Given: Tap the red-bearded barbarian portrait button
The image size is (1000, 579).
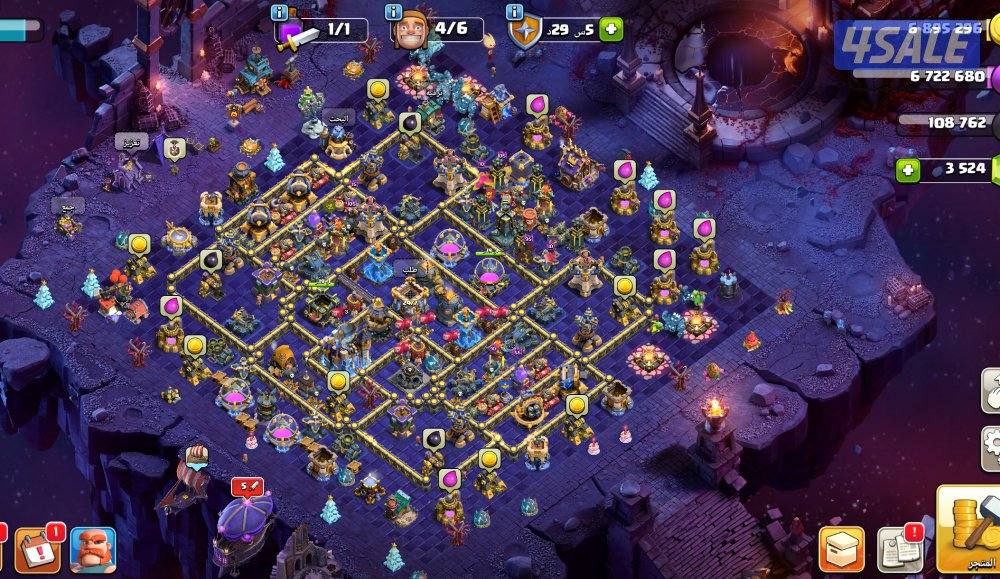Looking at the screenshot, I should click(x=93, y=549).
